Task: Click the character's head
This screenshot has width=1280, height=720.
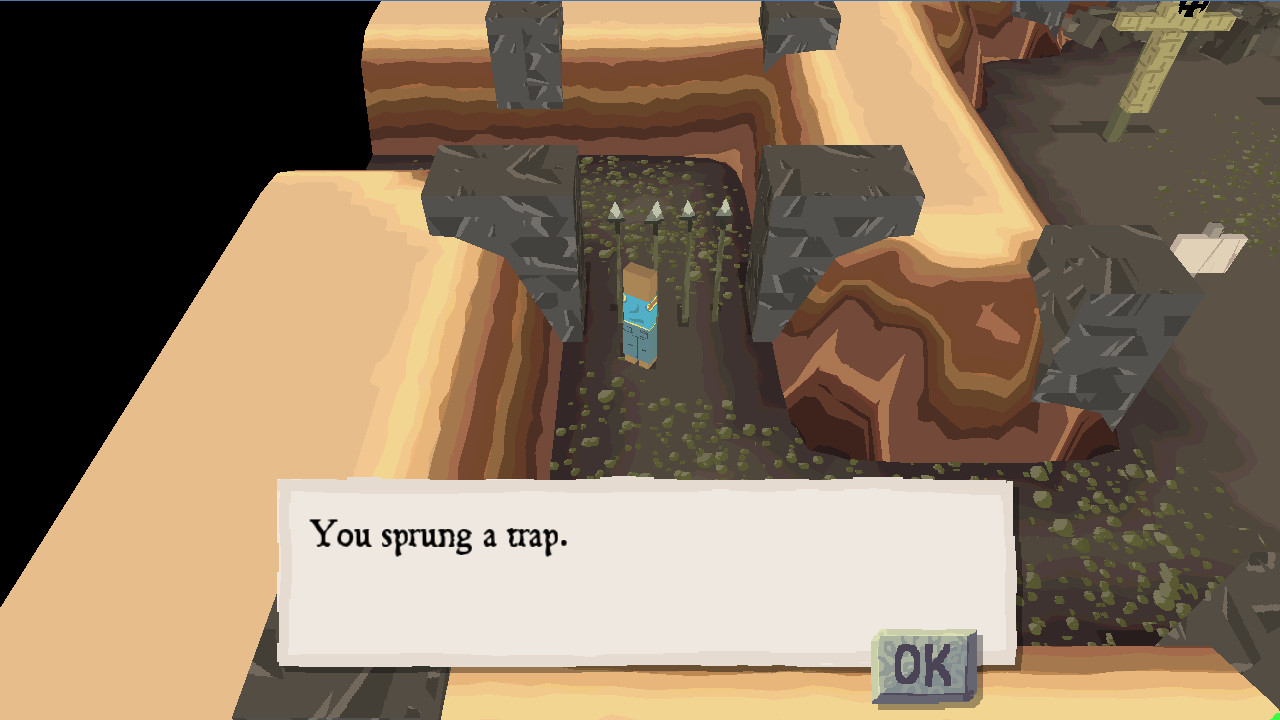Action: (x=641, y=278)
